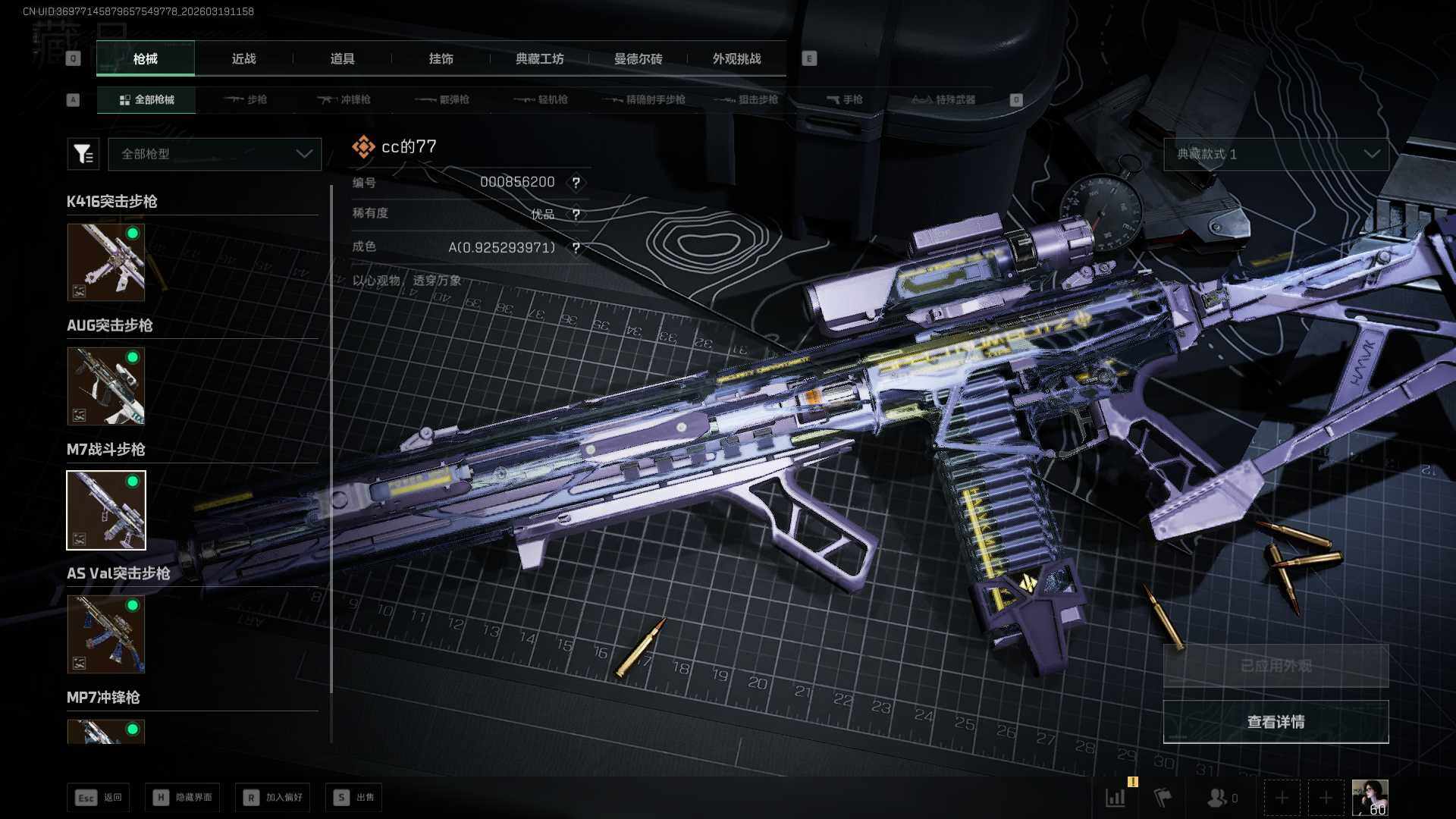The width and height of the screenshot is (1456, 819).
Task: Click the 出售 sell button
Action: coord(354,797)
